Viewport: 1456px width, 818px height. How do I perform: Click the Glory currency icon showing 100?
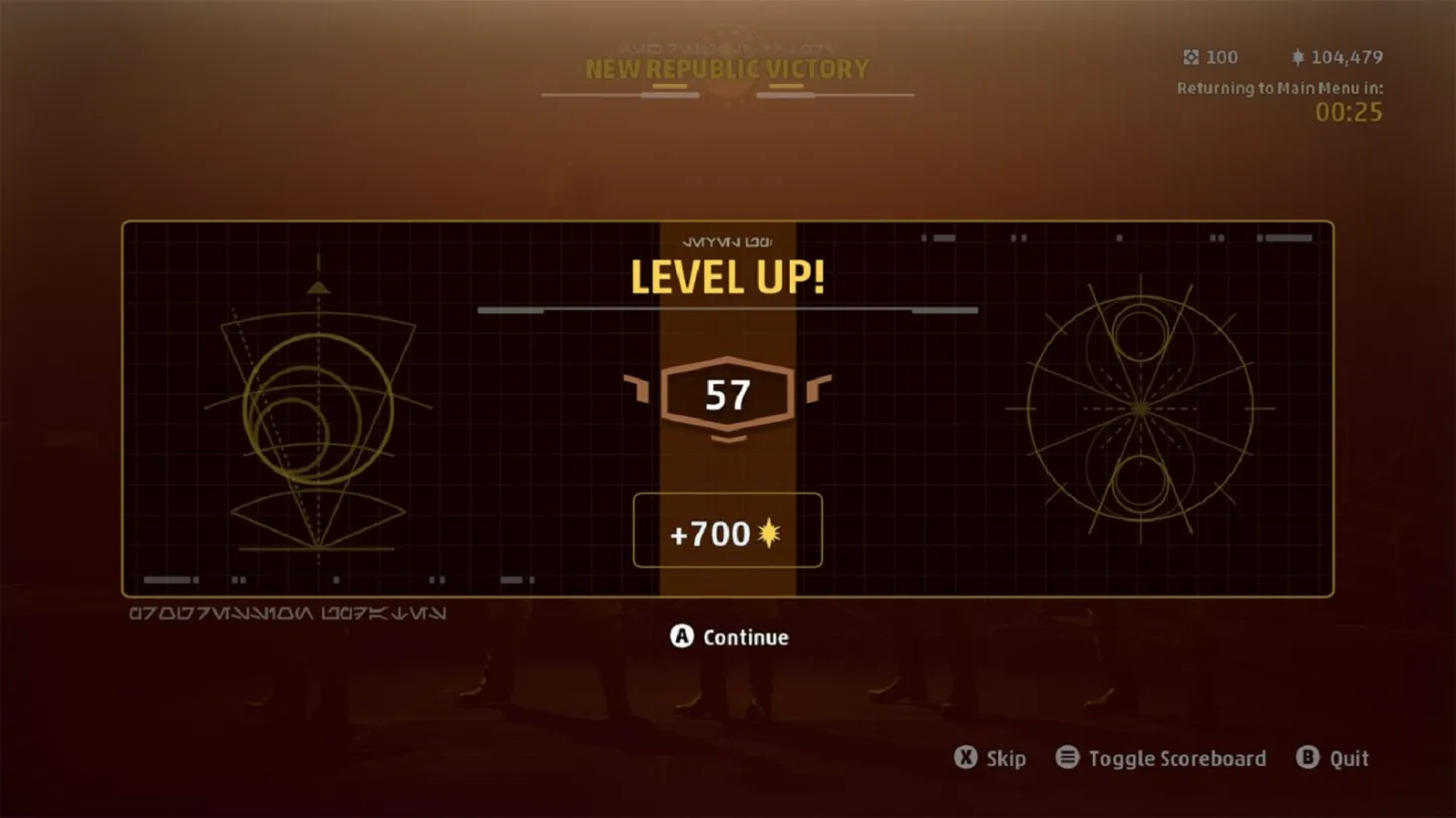(x=1190, y=57)
